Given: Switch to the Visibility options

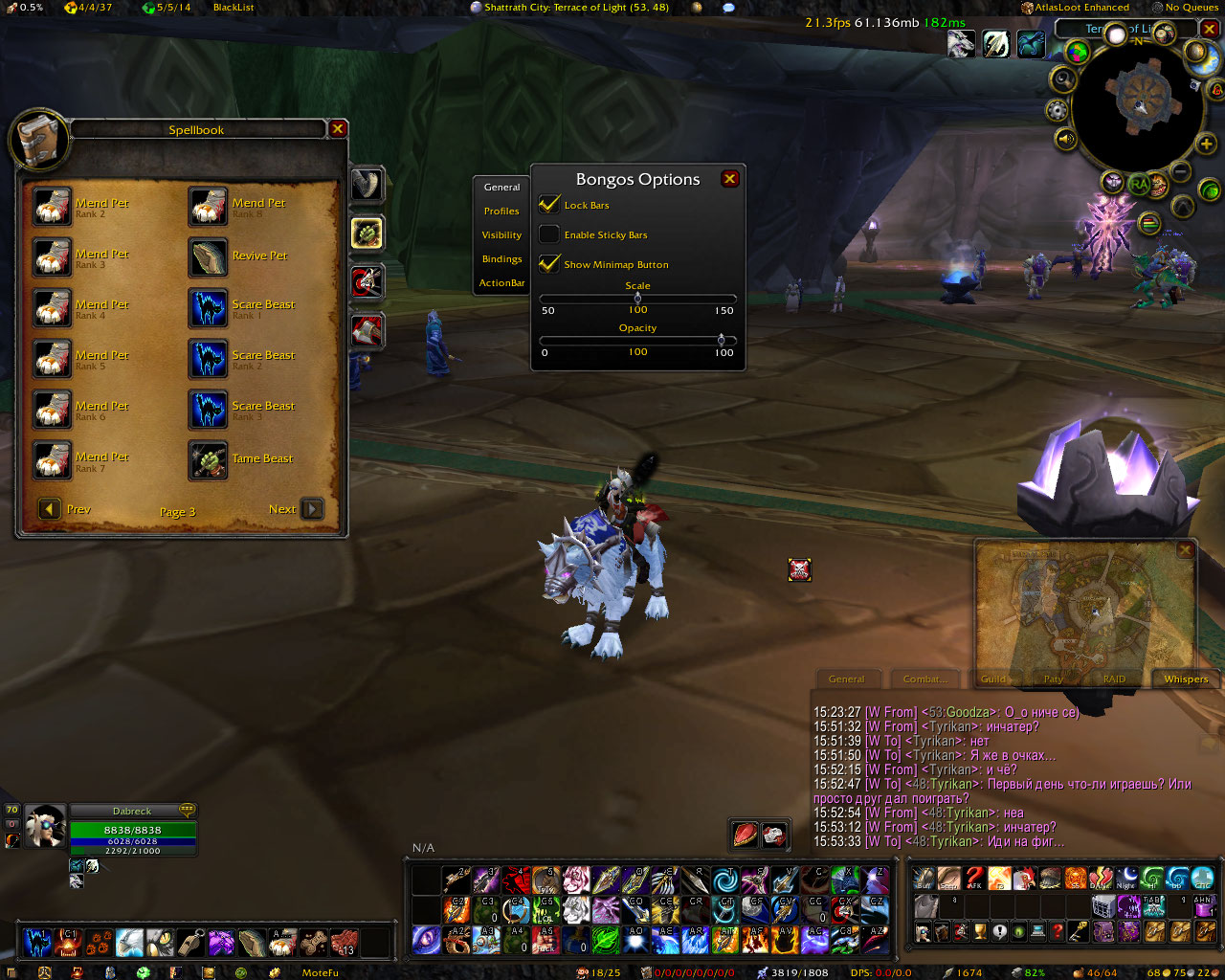Looking at the screenshot, I should pos(501,235).
